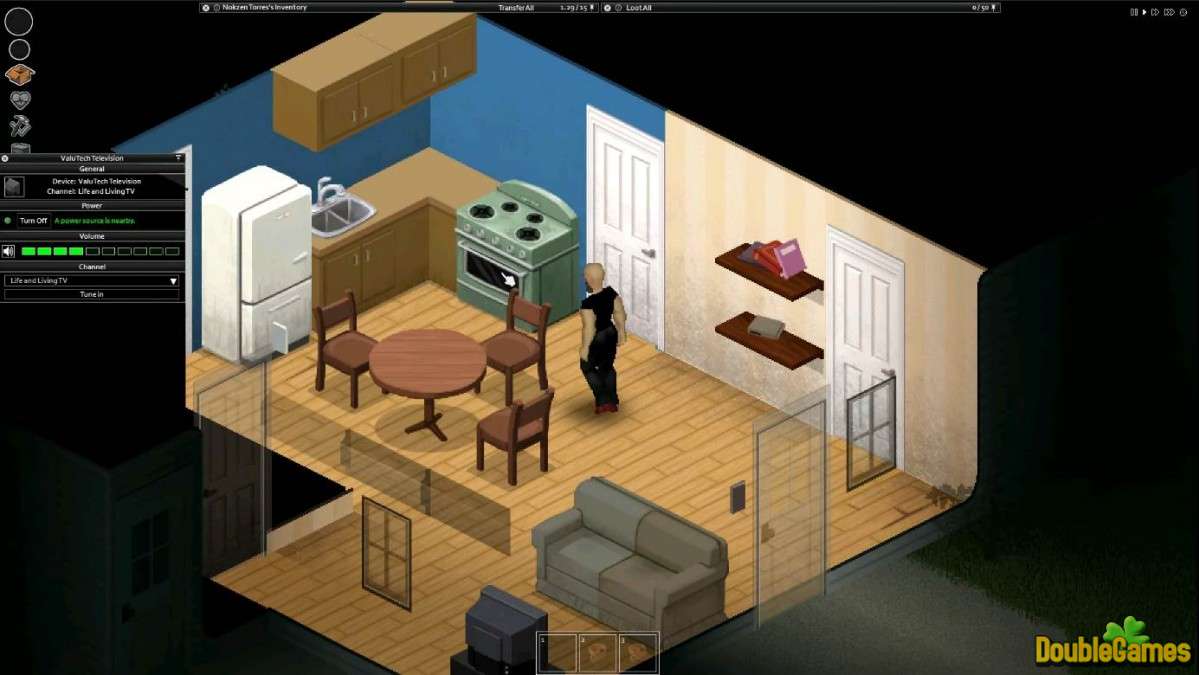Viewport: 1199px width, 675px height.
Task: Click Transfer All in inventory header
Action: 517,7
